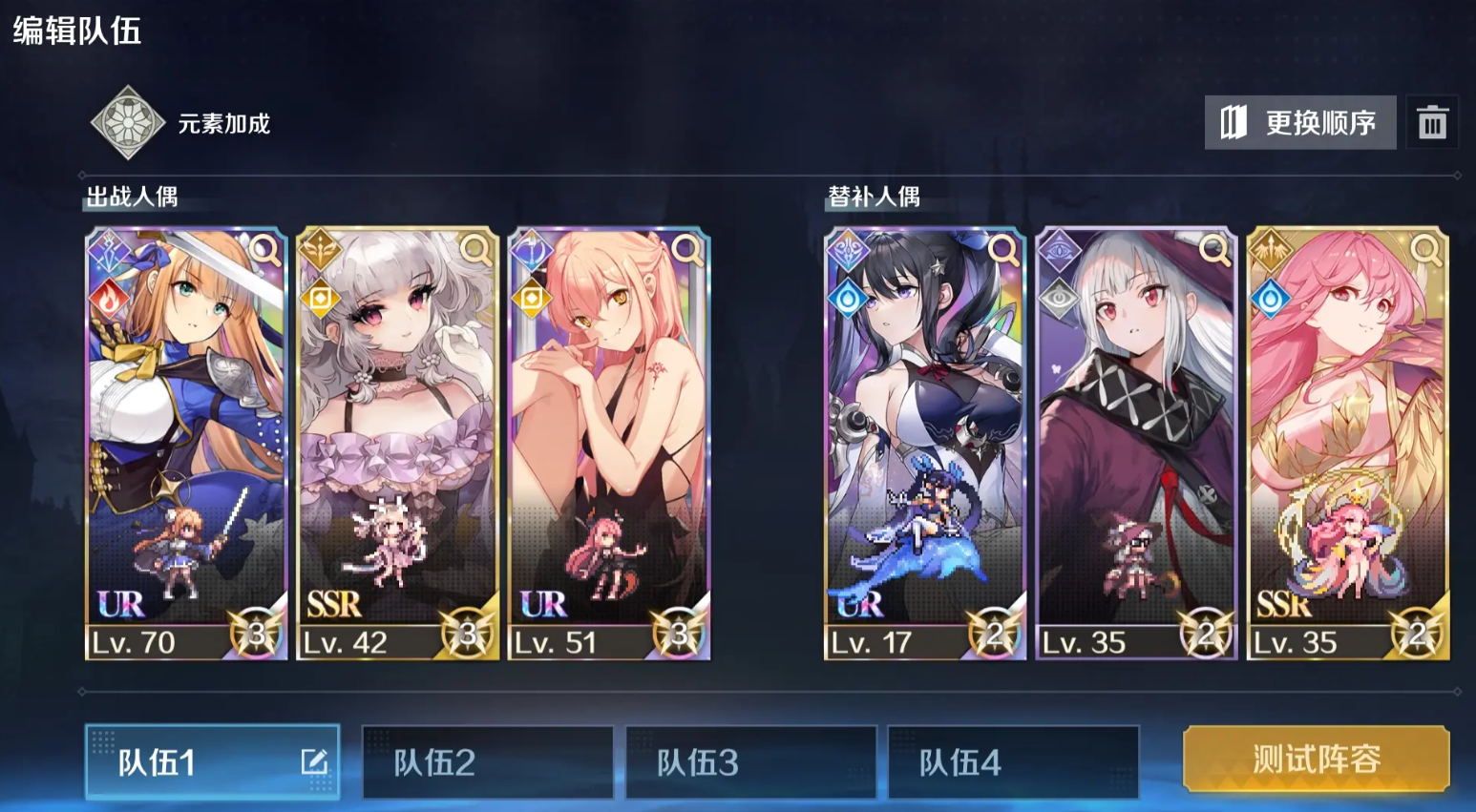Screen dimensions: 1476x812
Task: Open the edit pencil icon on 队伍1
Action: pyautogui.click(x=315, y=761)
